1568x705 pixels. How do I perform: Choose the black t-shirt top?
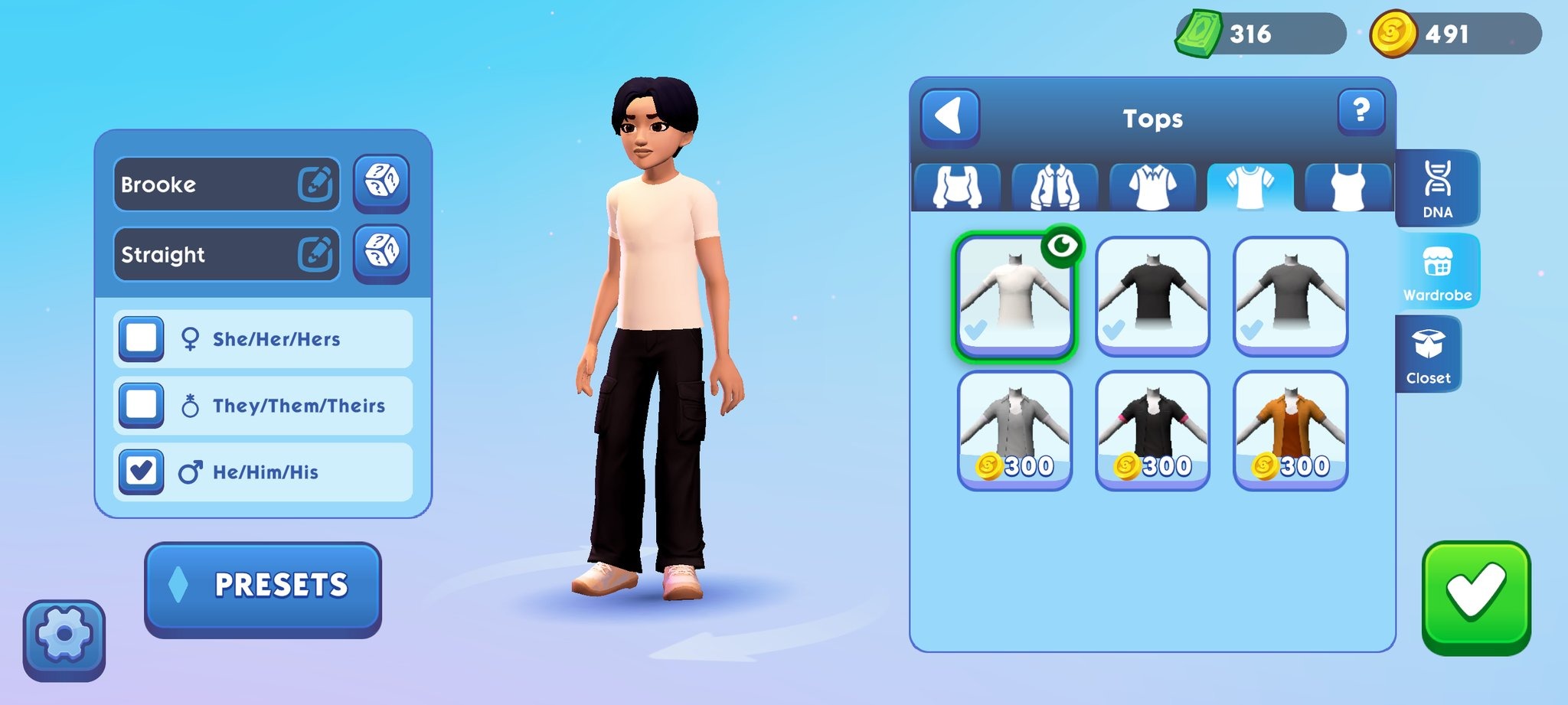click(x=1152, y=295)
